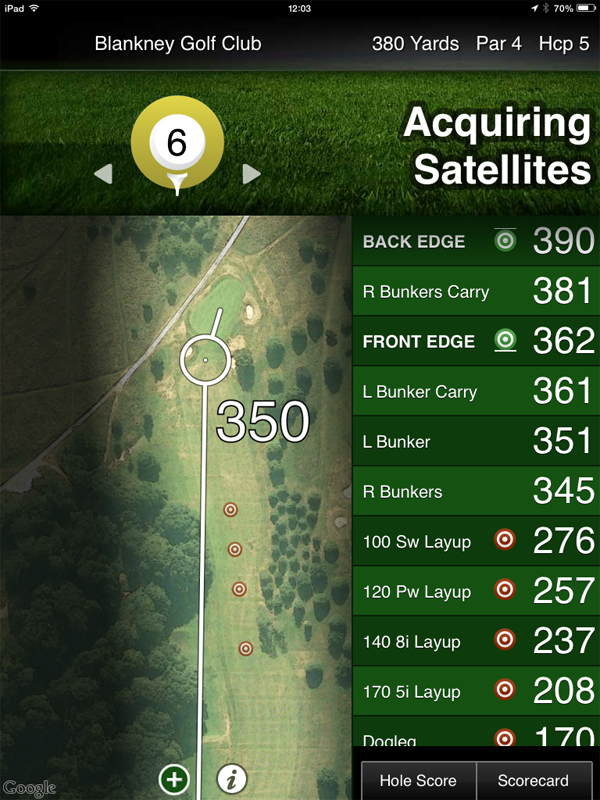
Task: Show hole info with the i icon
Action: 231,779
